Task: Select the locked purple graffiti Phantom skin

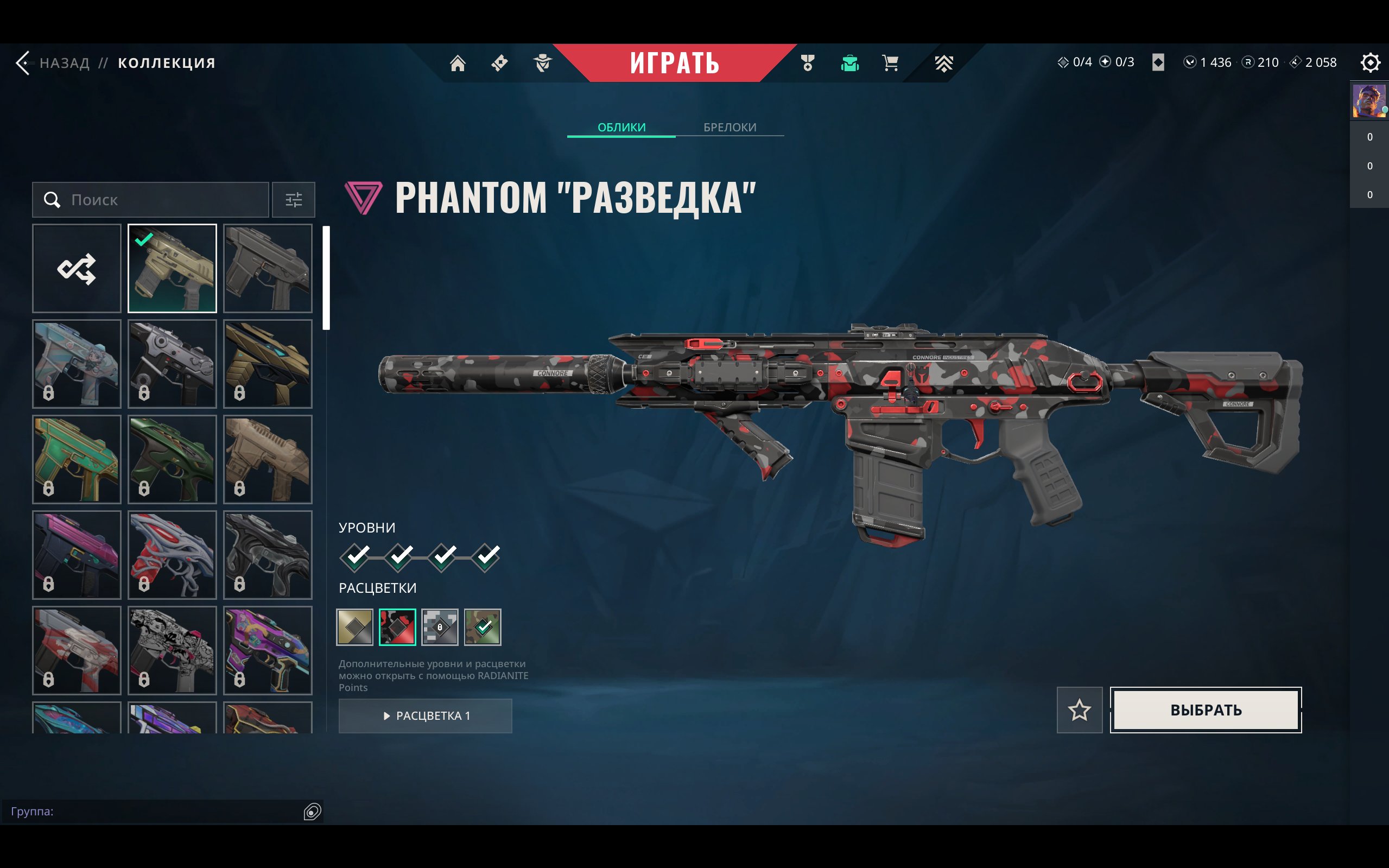Action: click(268, 650)
